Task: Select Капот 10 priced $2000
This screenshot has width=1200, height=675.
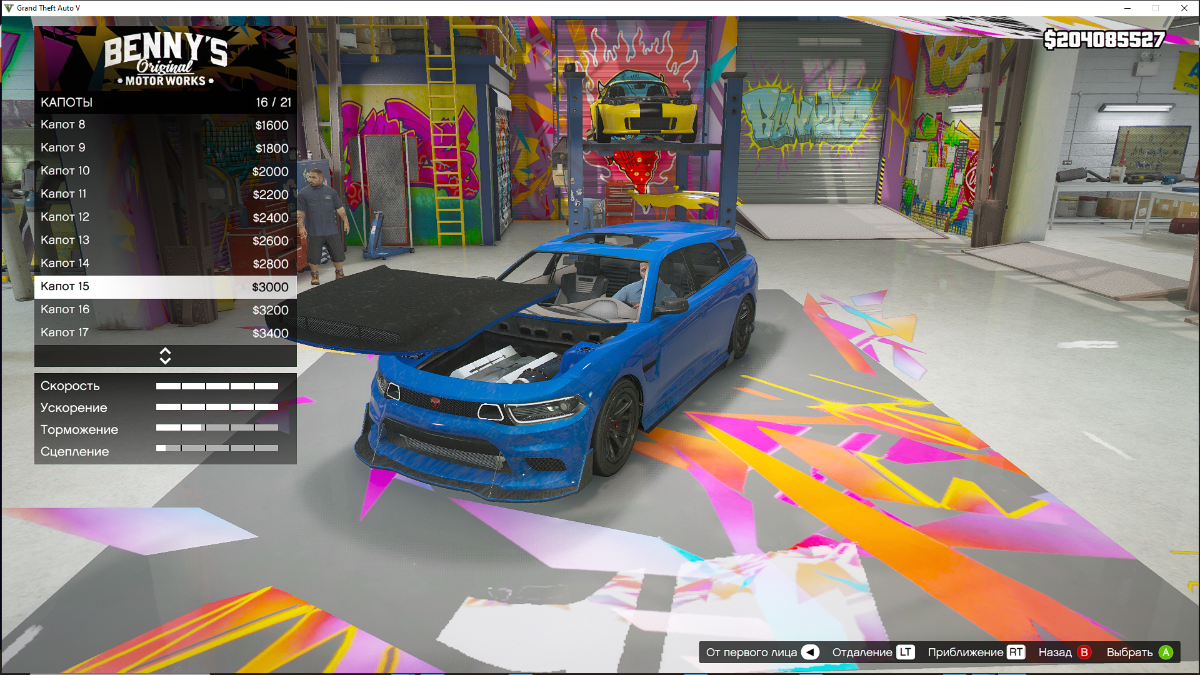Action: 165,171
